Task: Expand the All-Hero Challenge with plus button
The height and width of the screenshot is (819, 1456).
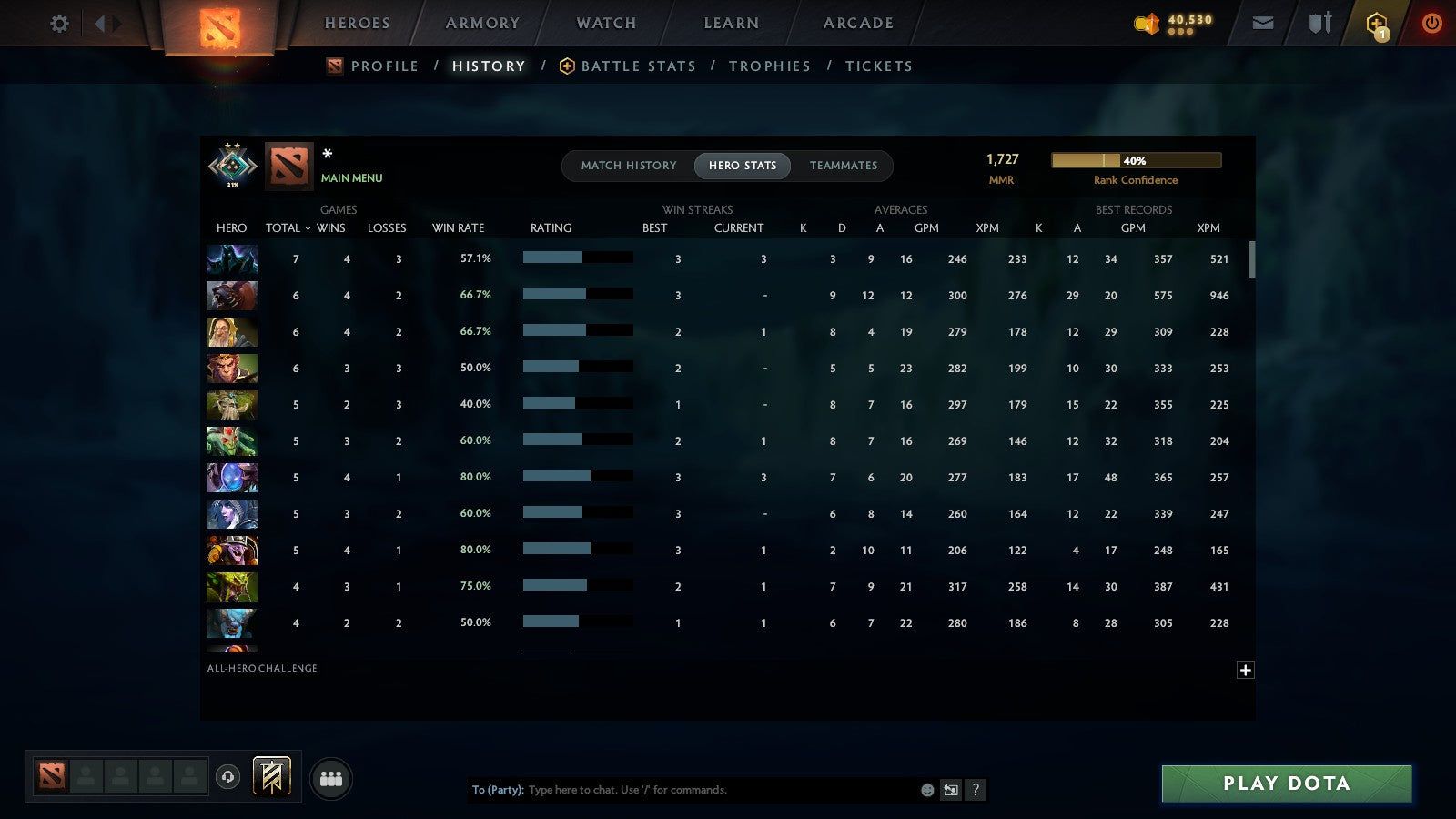Action: click(1246, 670)
